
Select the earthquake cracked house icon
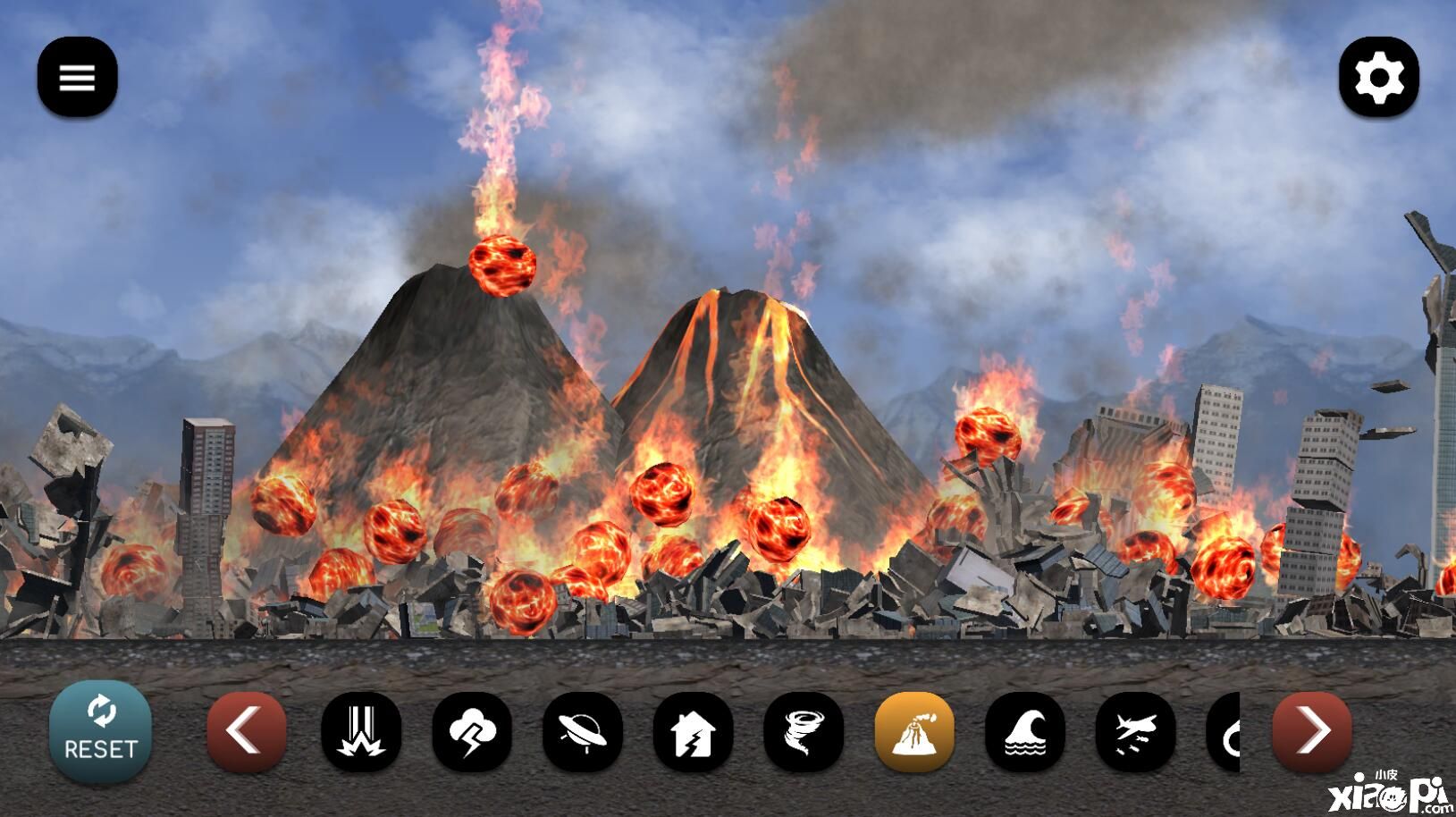click(x=694, y=732)
